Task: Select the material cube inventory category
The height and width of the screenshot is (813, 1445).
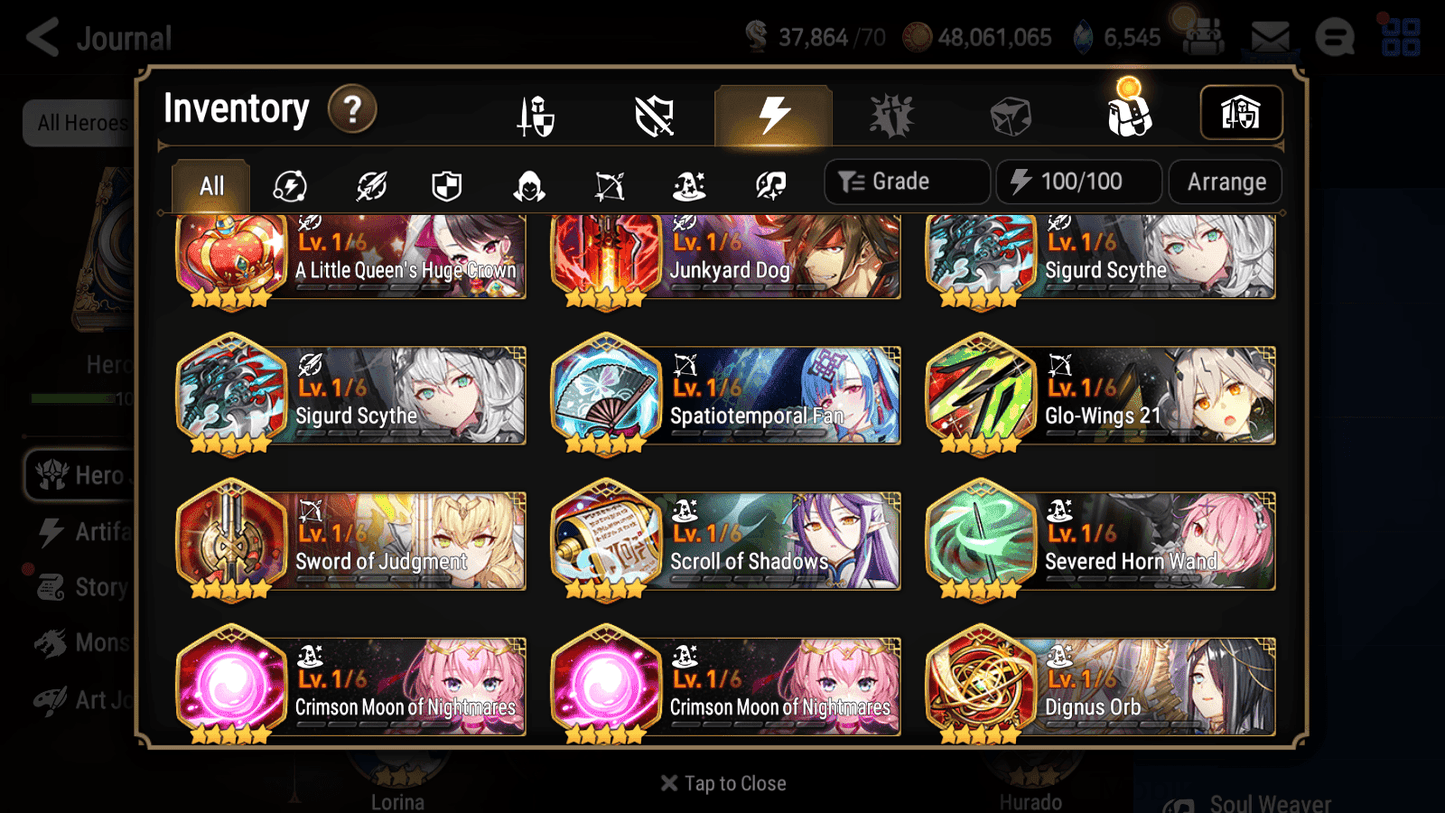Action: click(1011, 113)
